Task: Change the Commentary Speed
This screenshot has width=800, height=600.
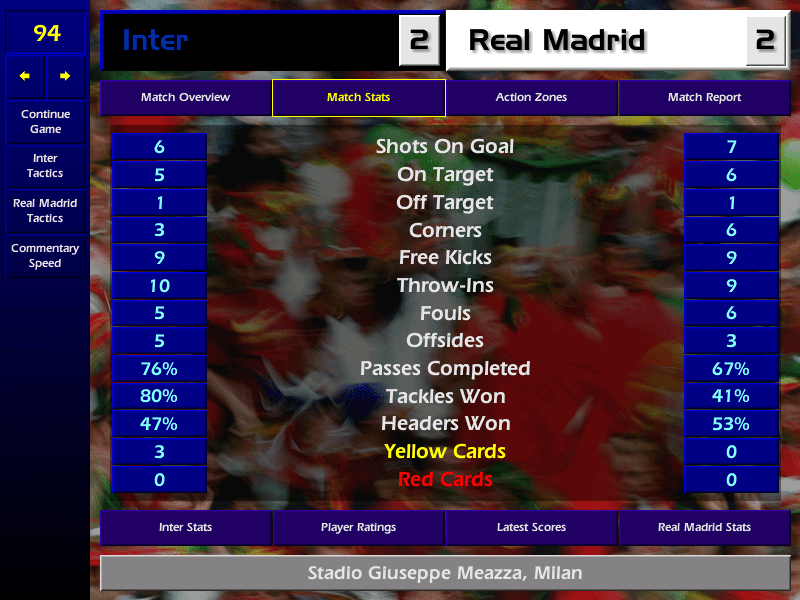Action: coord(45,256)
